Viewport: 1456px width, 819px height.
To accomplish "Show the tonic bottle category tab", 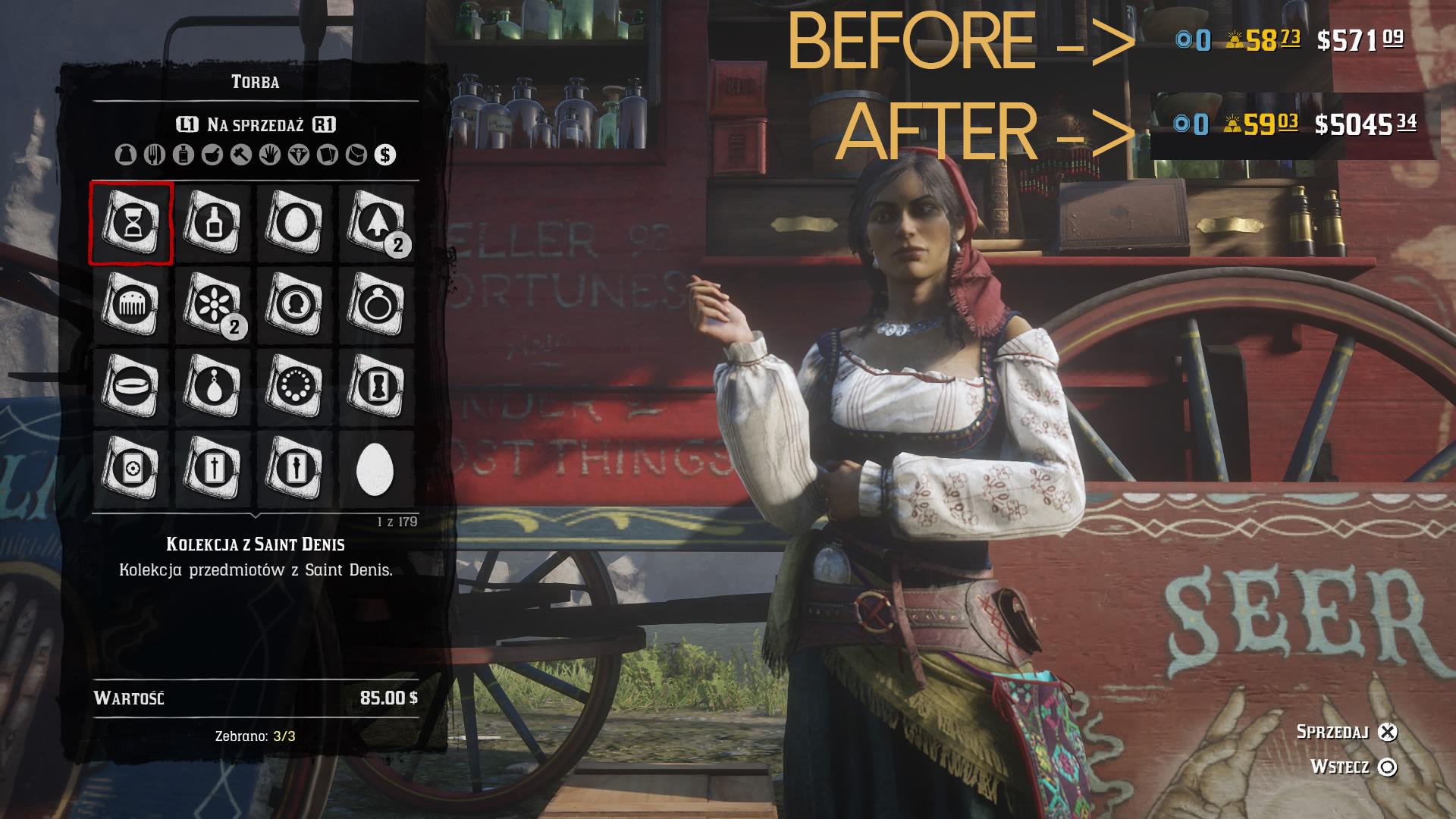I will pyautogui.click(x=183, y=155).
